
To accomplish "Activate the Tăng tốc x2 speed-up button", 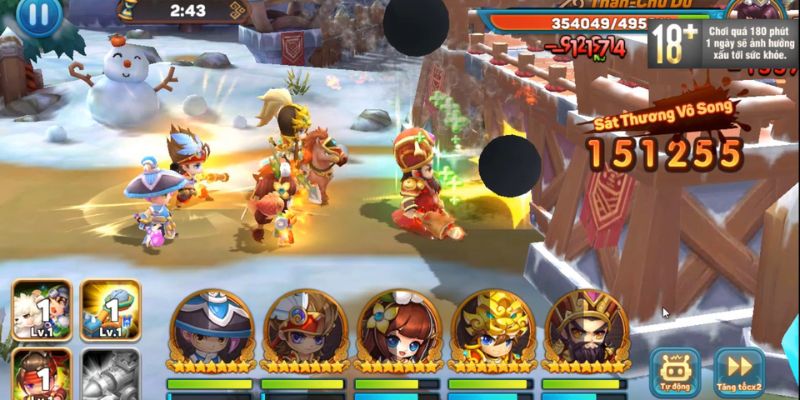I will 738,368.
